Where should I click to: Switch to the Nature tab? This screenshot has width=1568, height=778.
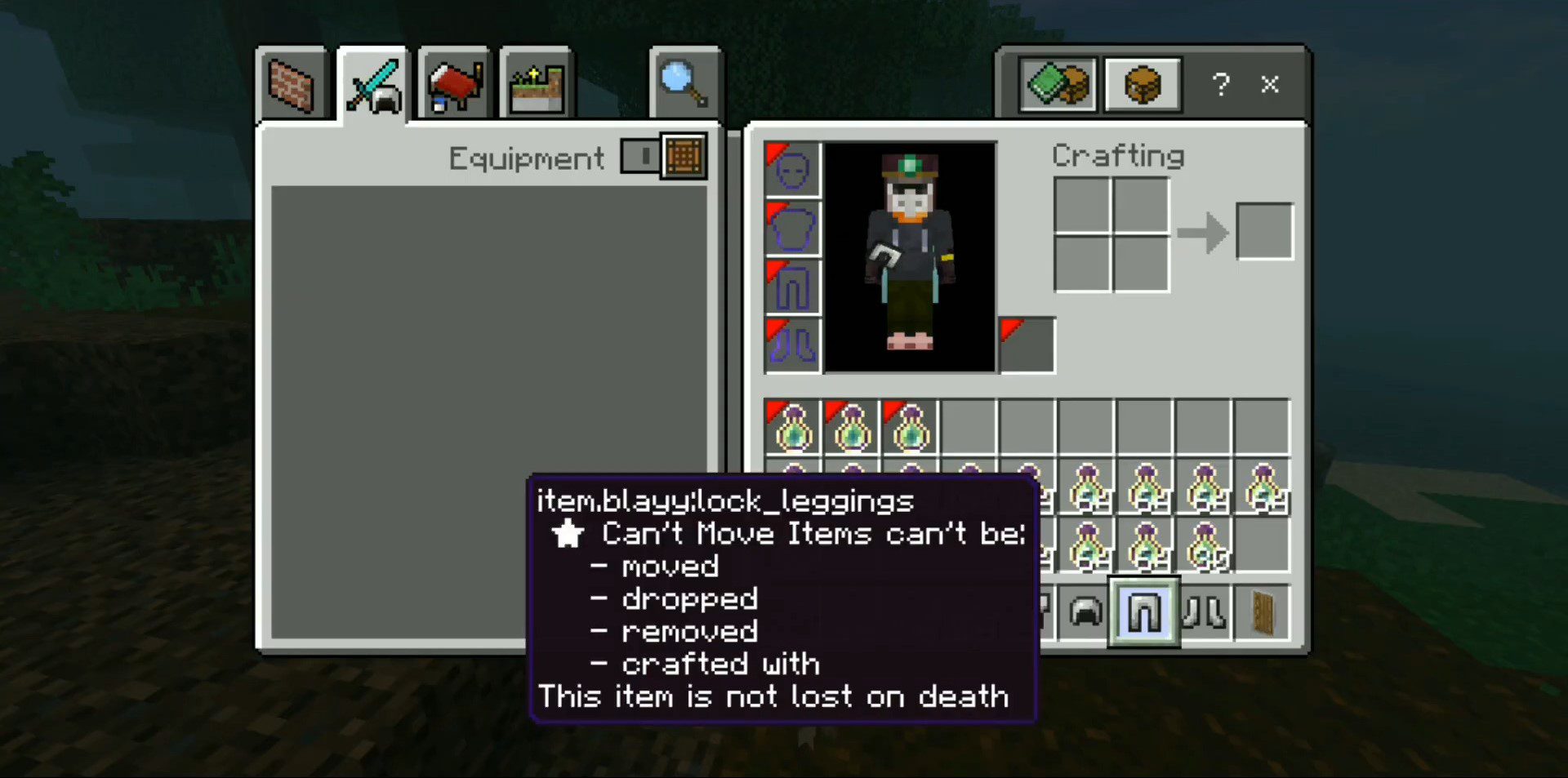(535, 83)
